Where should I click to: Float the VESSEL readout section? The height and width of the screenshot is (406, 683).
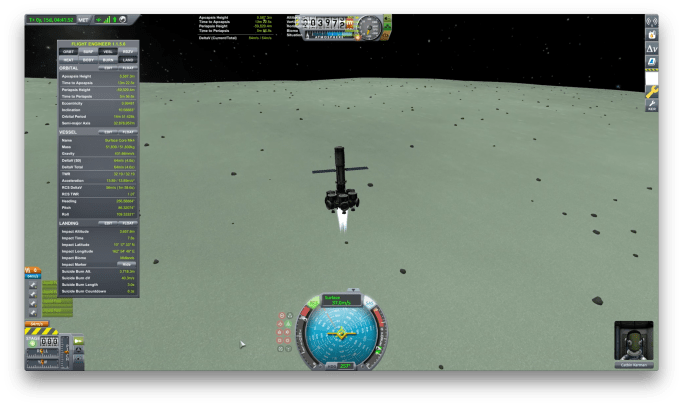tap(128, 131)
